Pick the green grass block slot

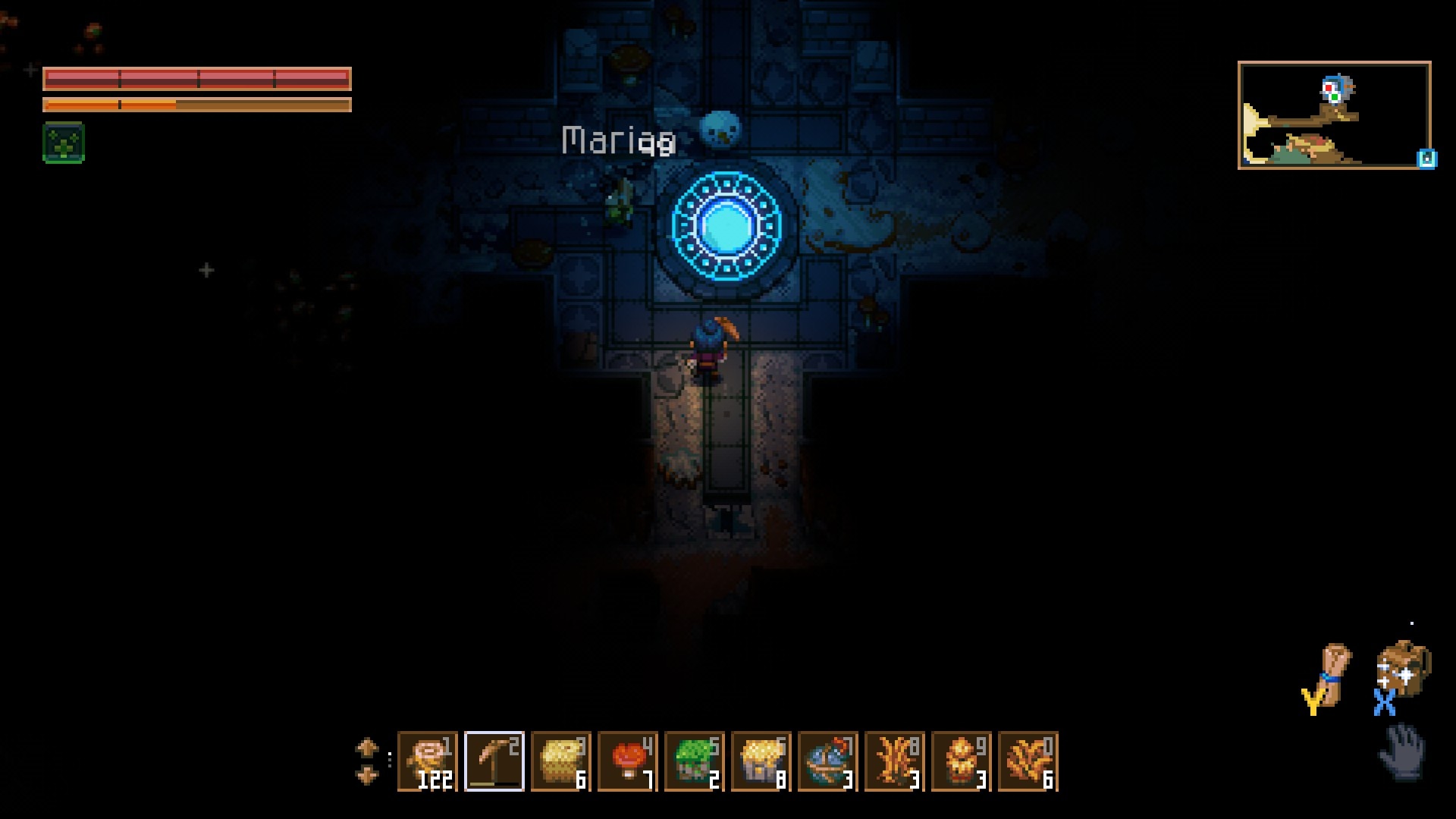tap(694, 761)
